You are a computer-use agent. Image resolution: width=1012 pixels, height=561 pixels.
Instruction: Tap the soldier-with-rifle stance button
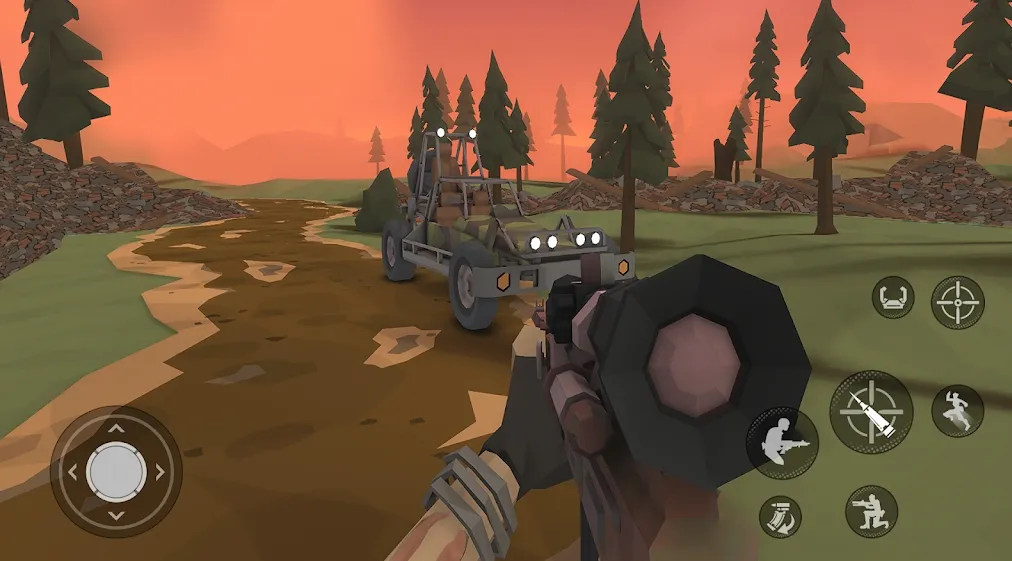[782, 443]
